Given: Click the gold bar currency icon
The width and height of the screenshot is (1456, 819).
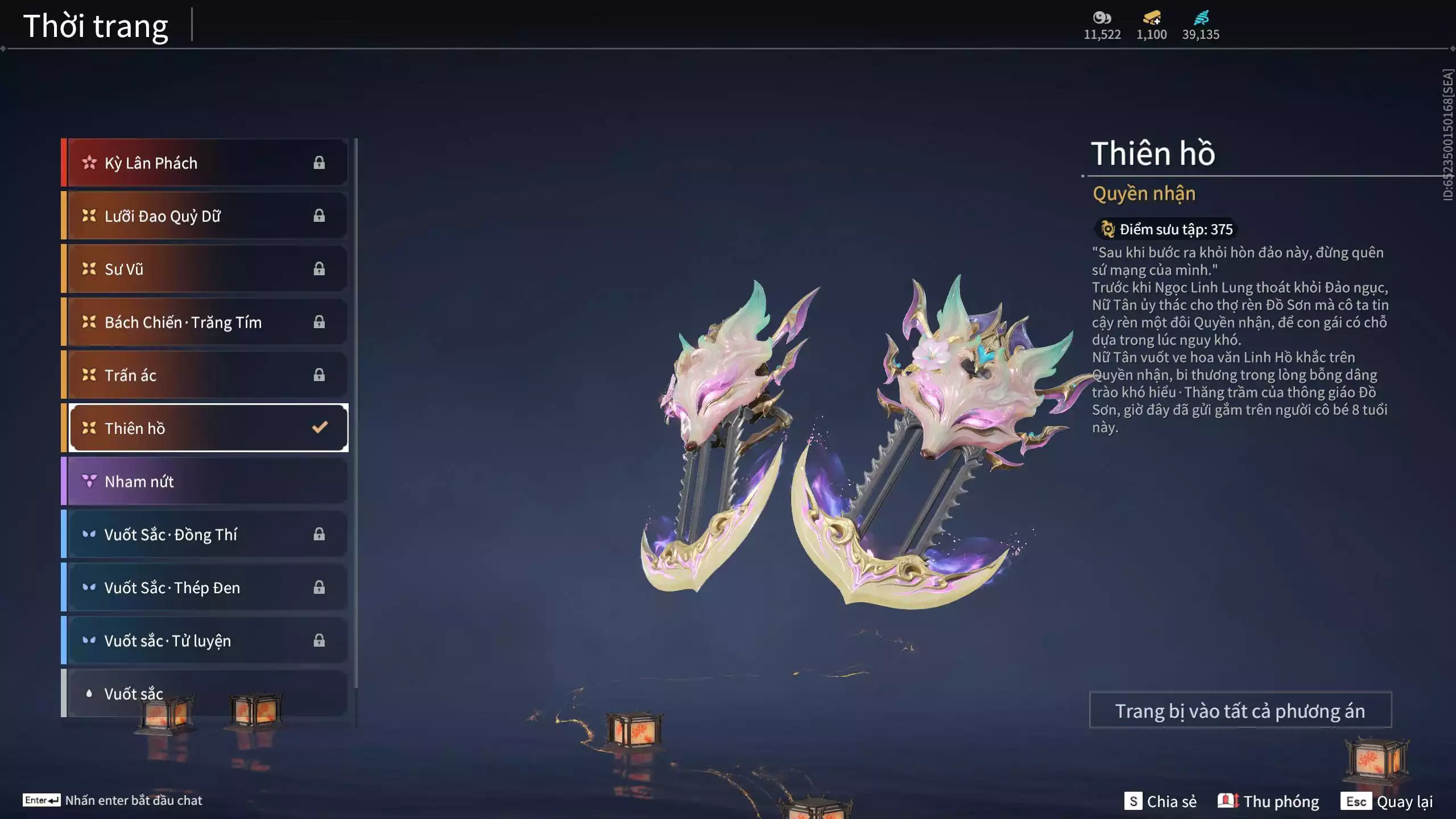Looking at the screenshot, I should pyautogui.click(x=1152, y=18).
